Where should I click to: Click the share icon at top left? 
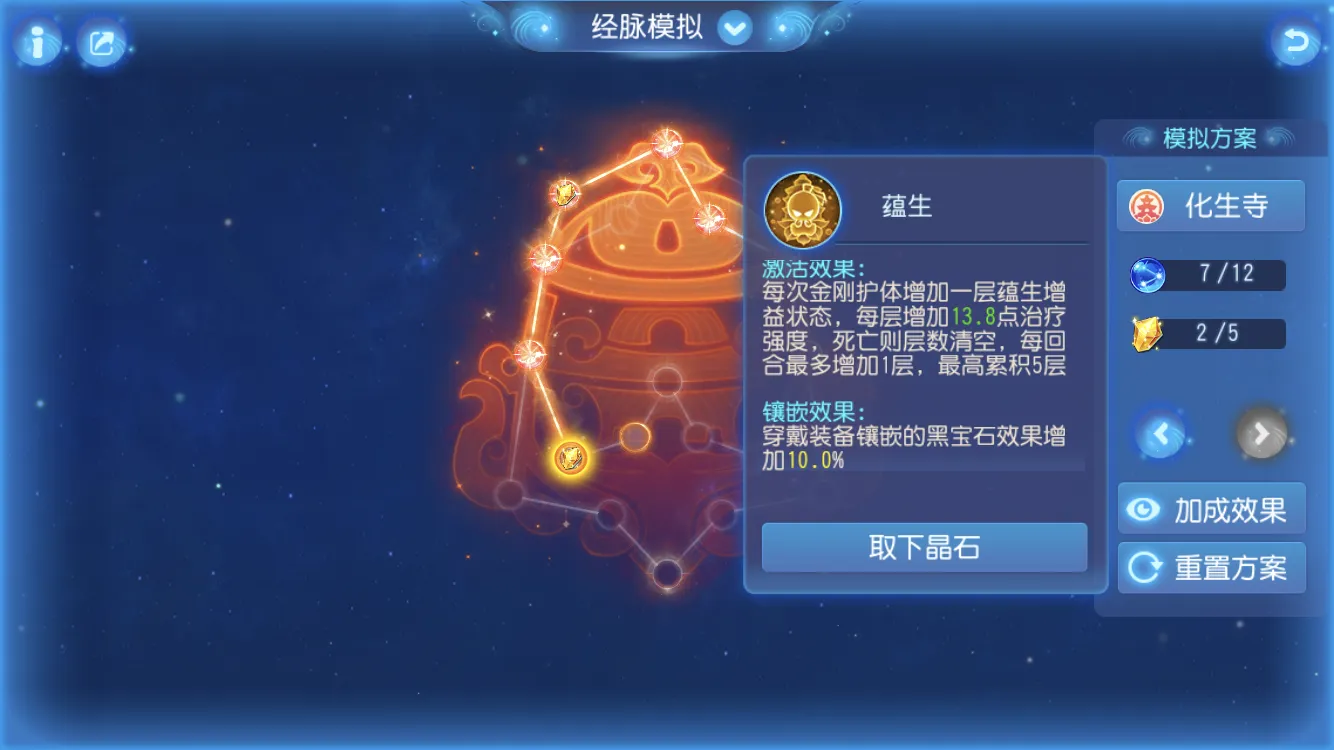point(100,44)
